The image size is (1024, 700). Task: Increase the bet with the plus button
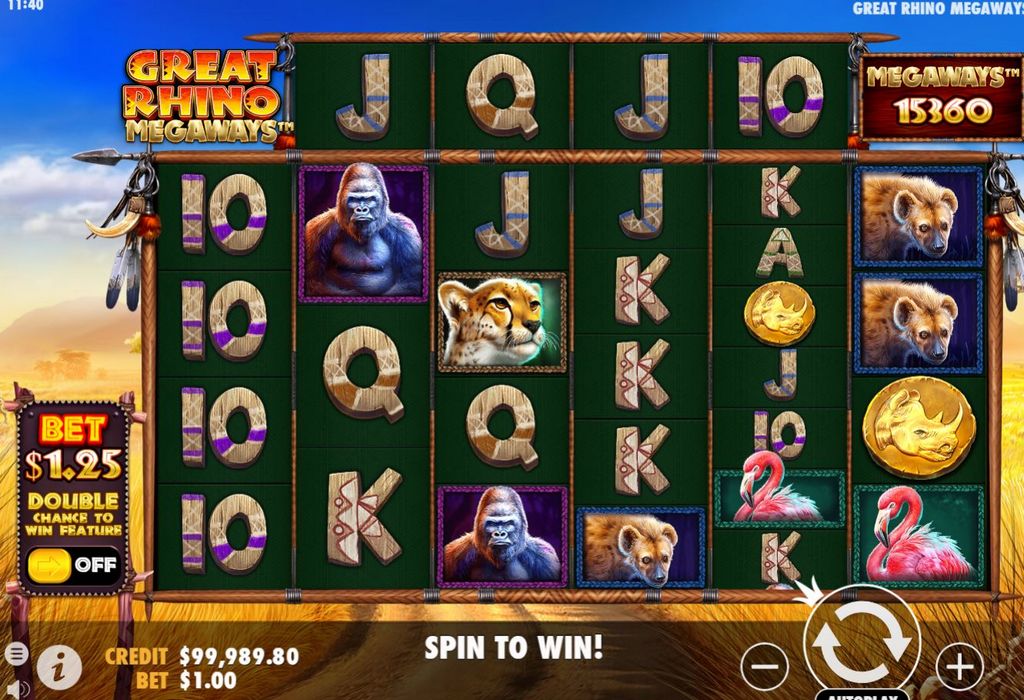pos(958,666)
